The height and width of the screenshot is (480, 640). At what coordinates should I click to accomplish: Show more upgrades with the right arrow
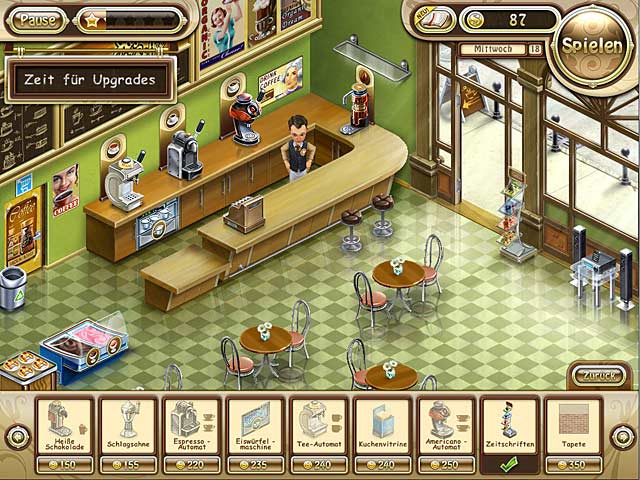tap(622, 436)
